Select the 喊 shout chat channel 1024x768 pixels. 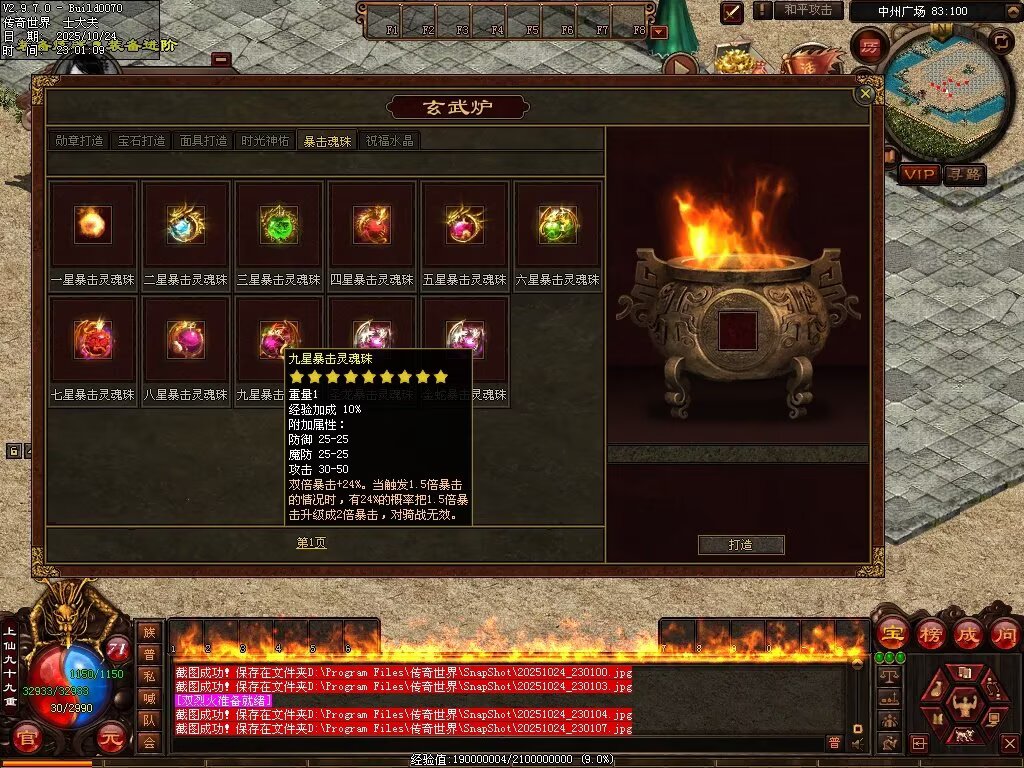click(149, 698)
